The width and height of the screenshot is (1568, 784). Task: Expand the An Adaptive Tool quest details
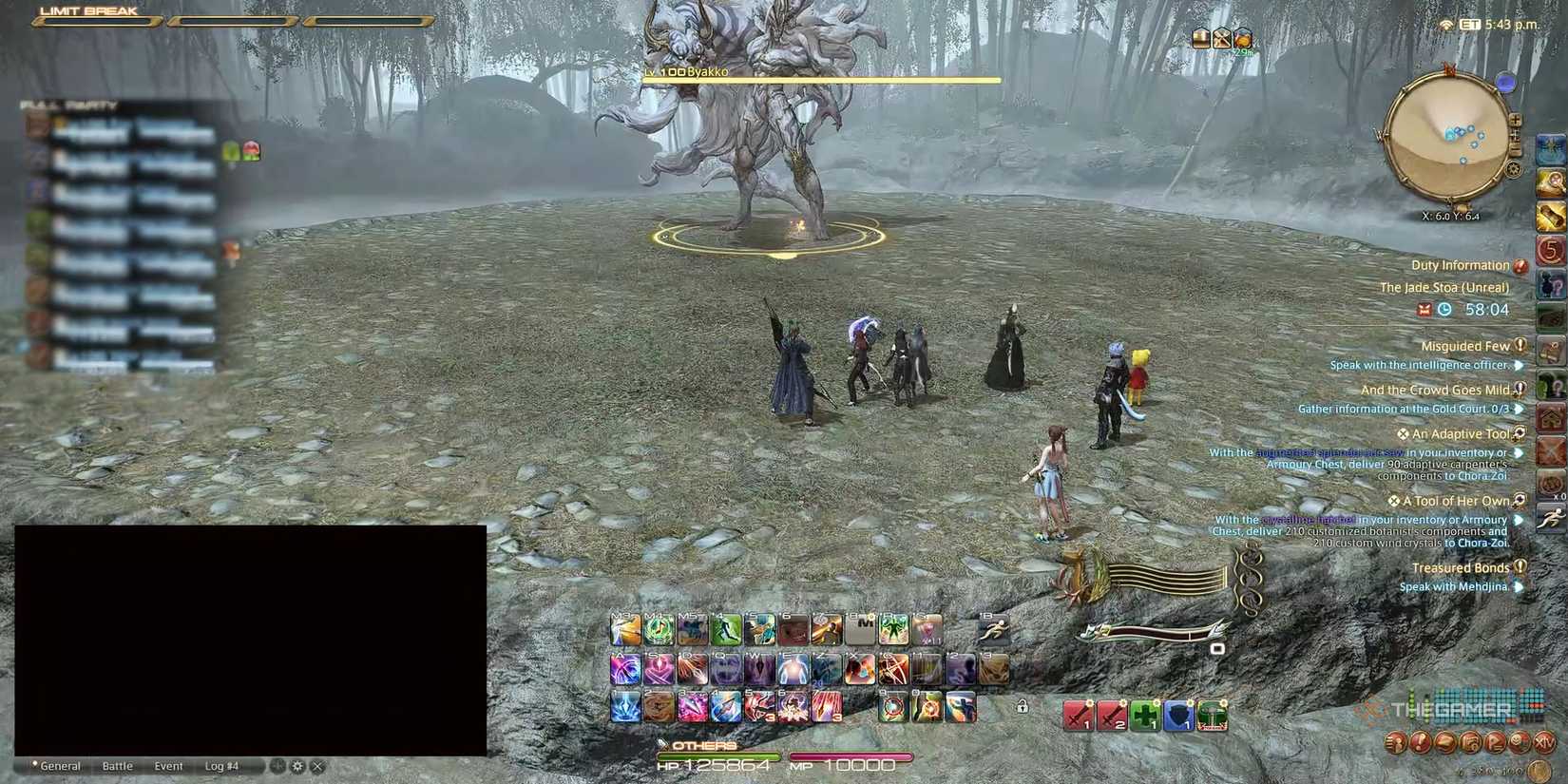click(1518, 433)
